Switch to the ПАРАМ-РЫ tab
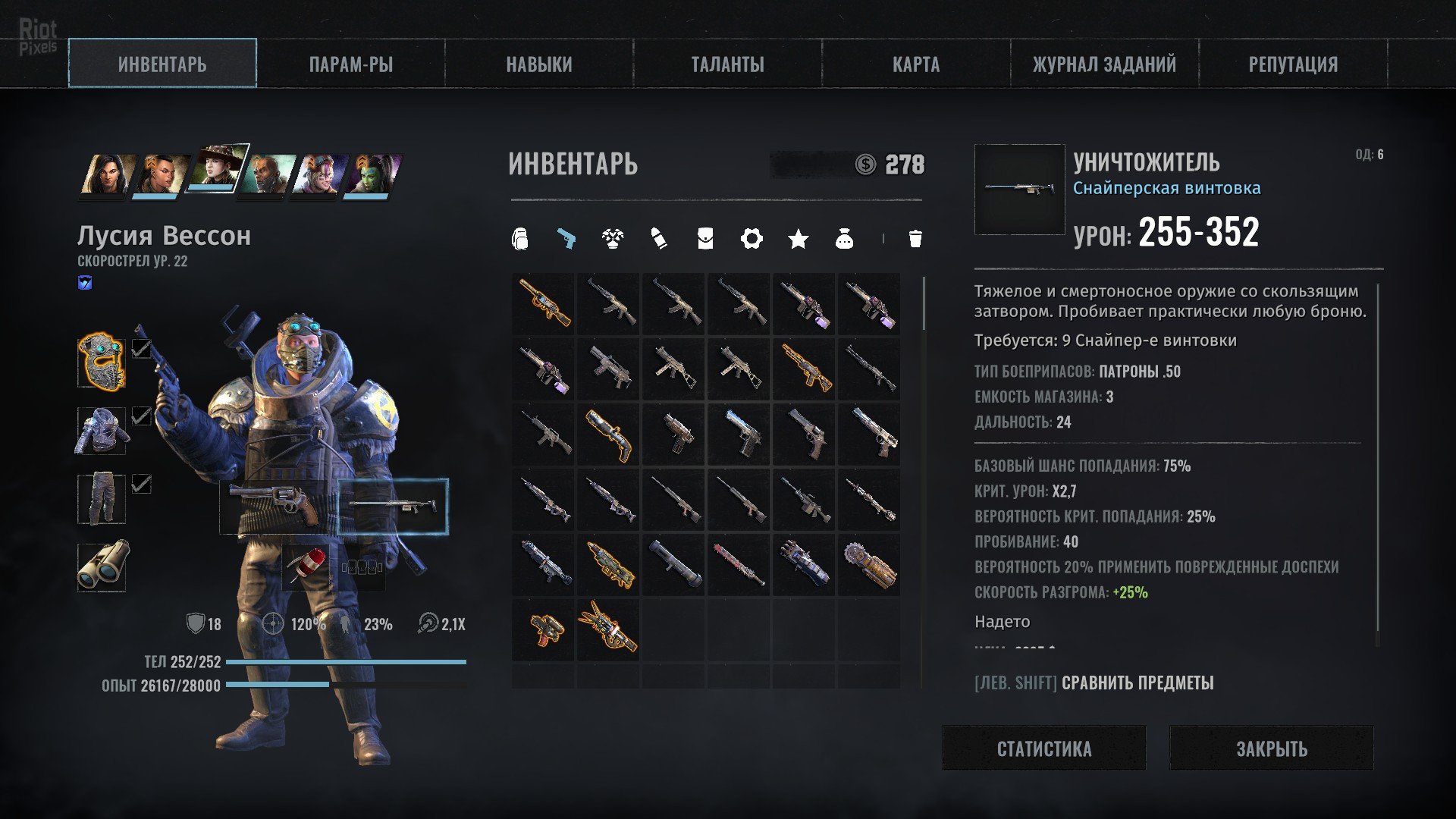The height and width of the screenshot is (819, 1456). pyautogui.click(x=350, y=64)
